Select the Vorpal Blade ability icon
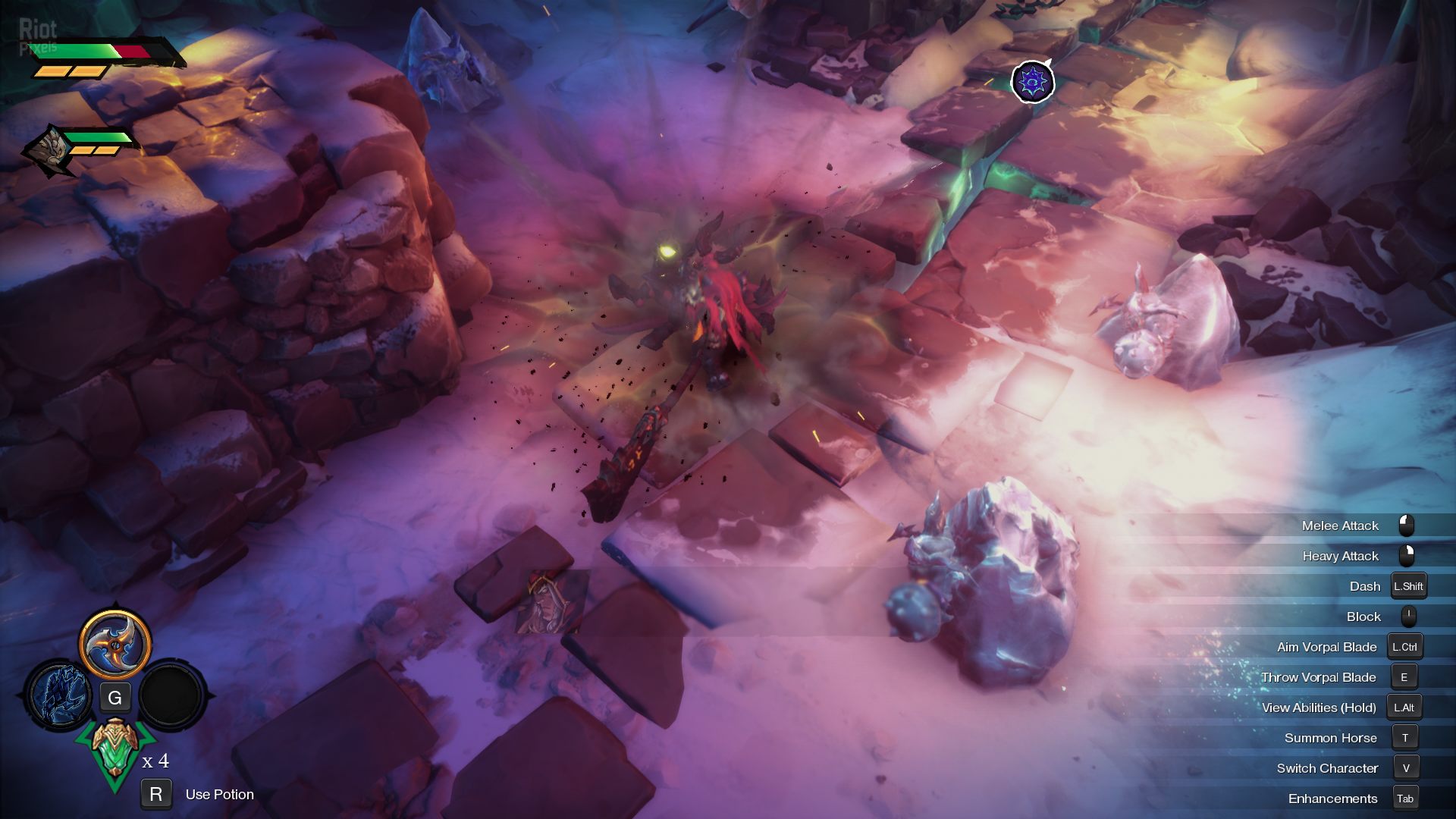Image resolution: width=1456 pixels, height=819 pixels. tap(115, 645)
